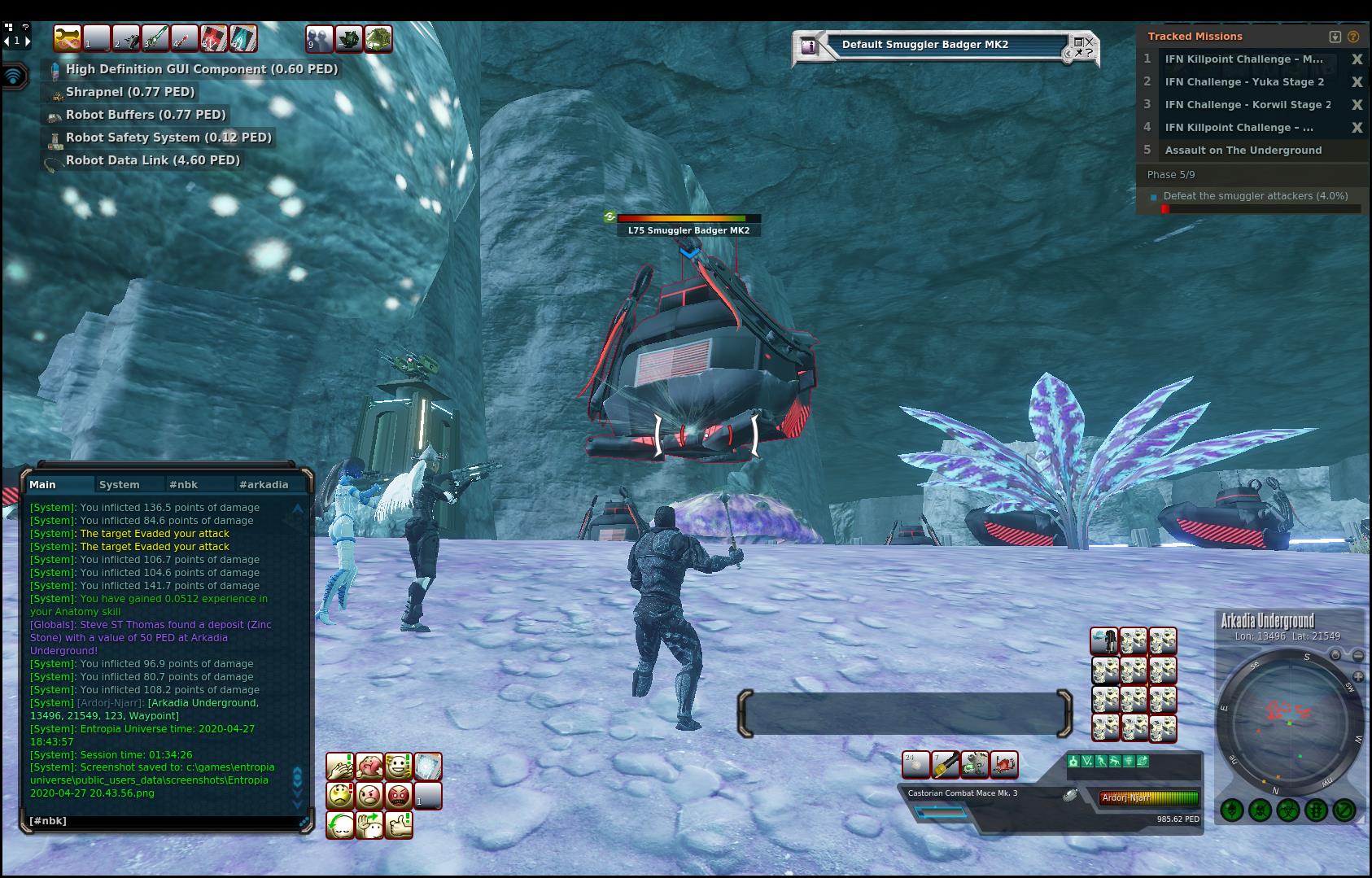
Task: Click the two-figures icon in slot 9
Action: pos(319,38)
